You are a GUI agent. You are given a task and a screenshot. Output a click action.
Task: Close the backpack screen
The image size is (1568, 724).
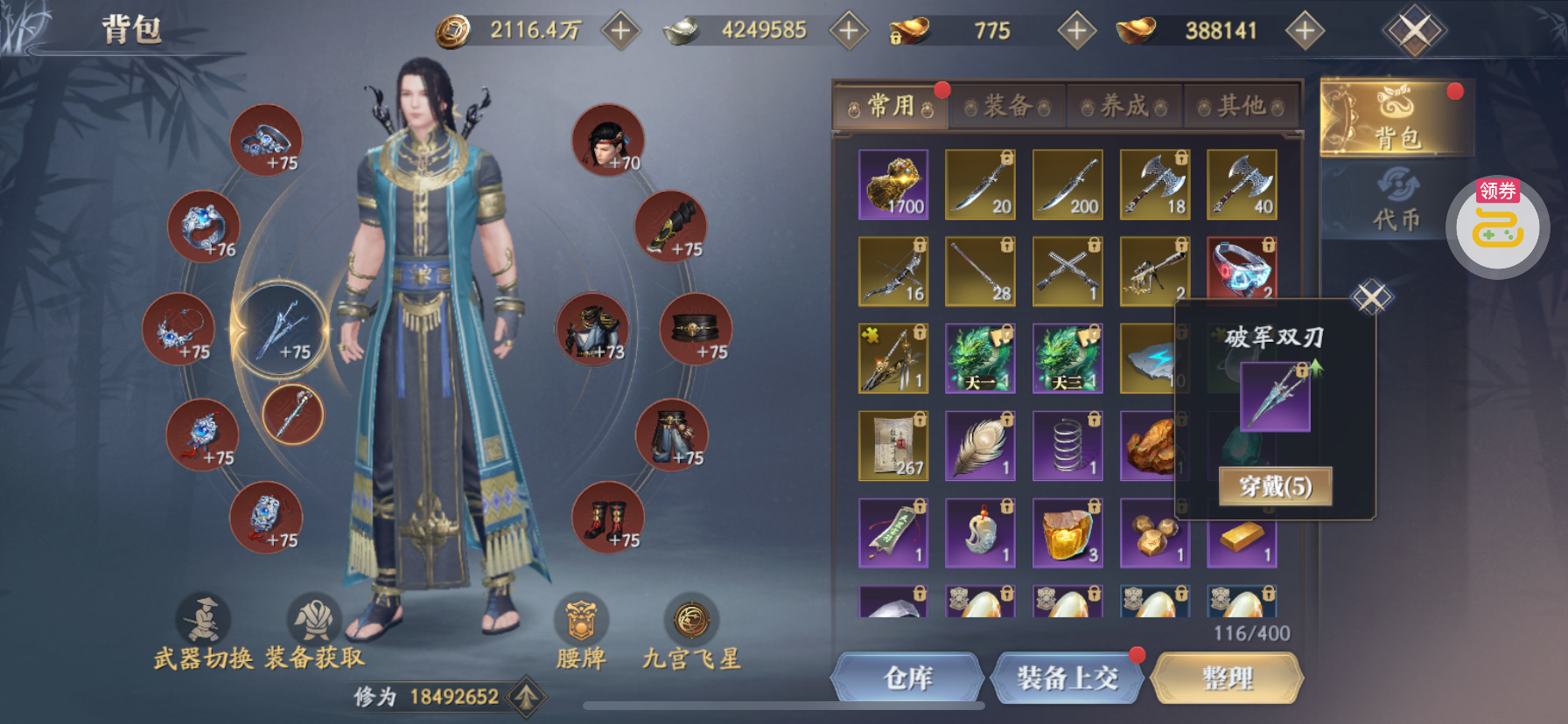[x=1413, y=31]
